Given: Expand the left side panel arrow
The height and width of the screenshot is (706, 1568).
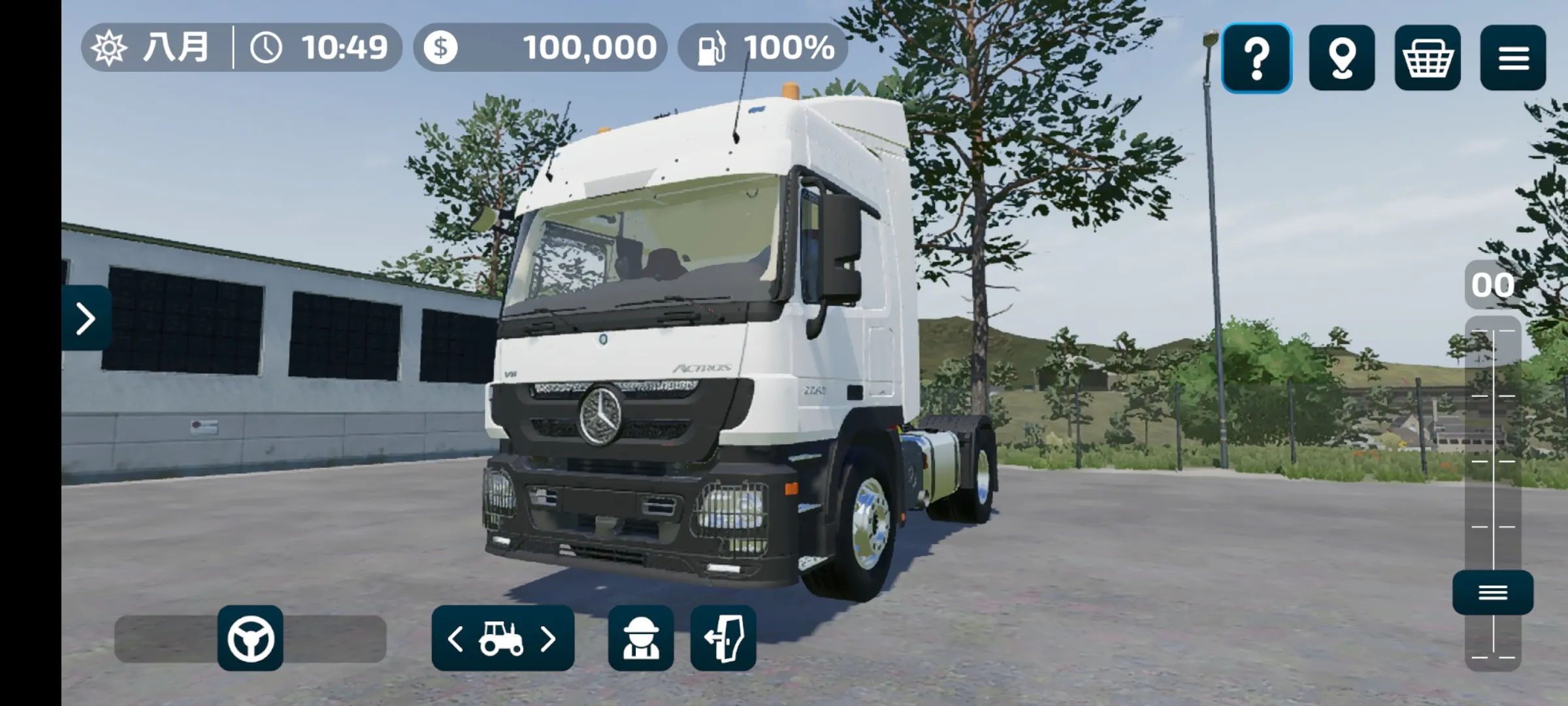Looking at the screenshot, I should [86, 318].
